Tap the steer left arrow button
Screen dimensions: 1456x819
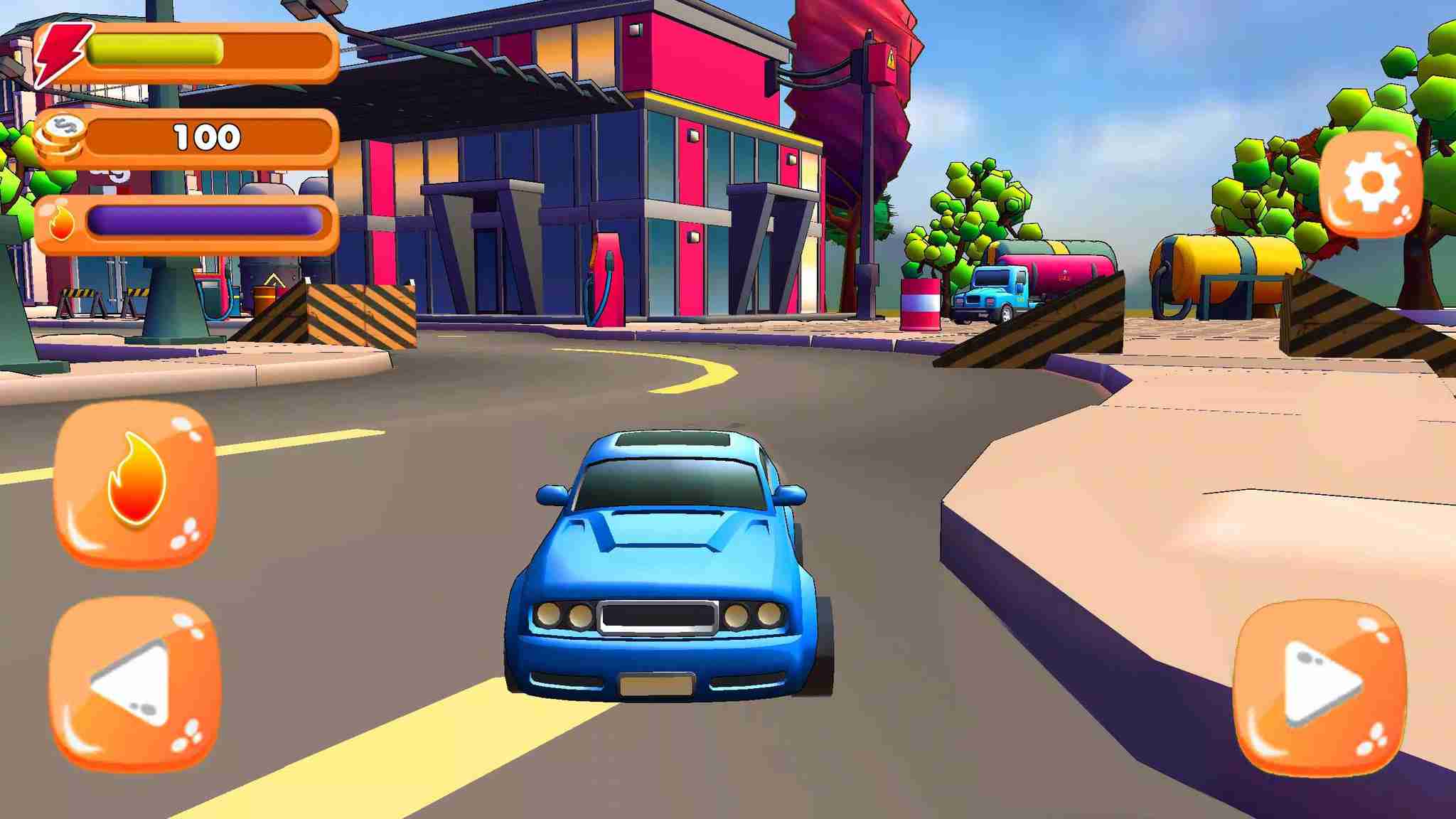[x=135, y=683]
